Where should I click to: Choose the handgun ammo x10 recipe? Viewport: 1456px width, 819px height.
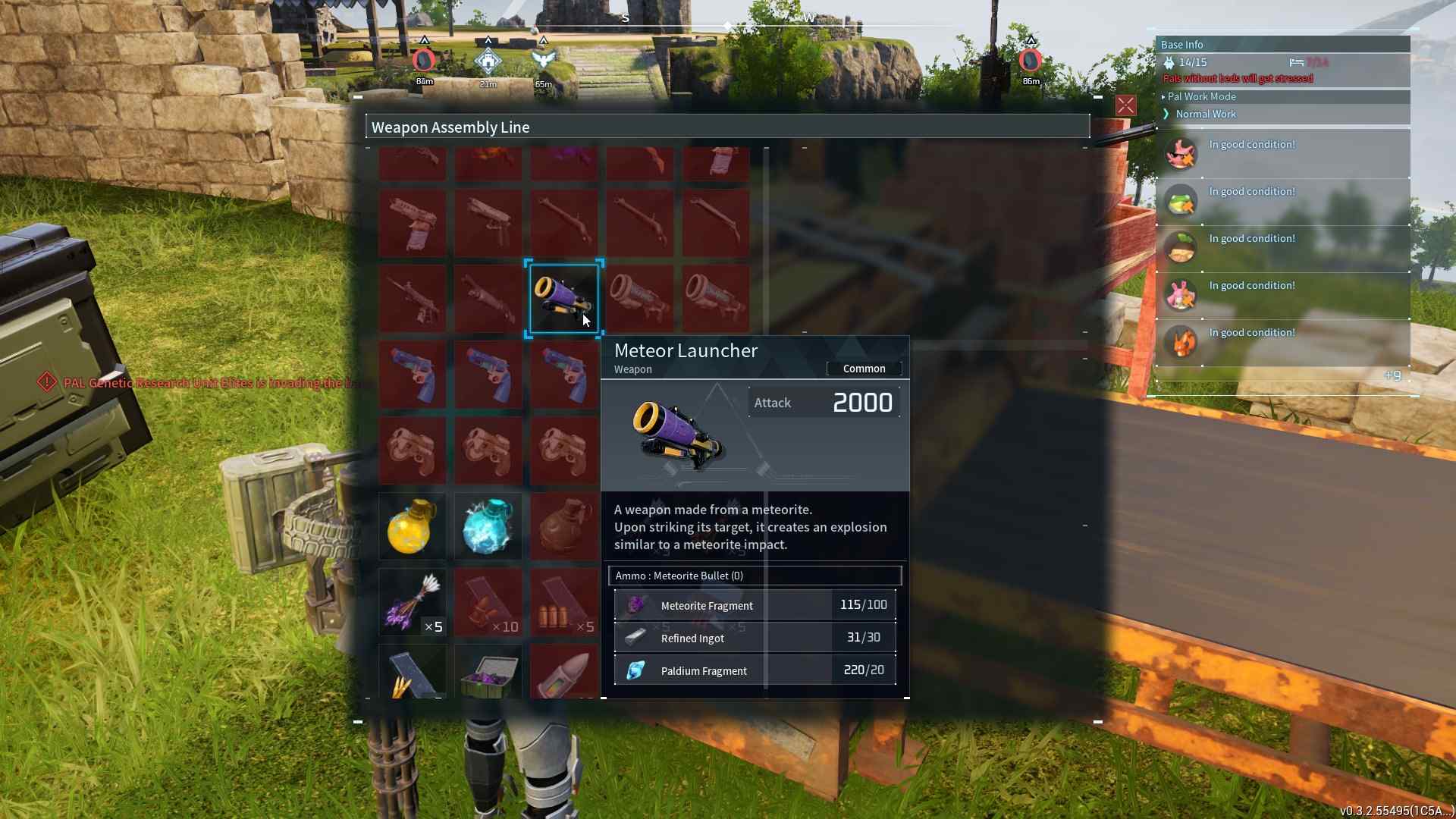click(488, 602)
